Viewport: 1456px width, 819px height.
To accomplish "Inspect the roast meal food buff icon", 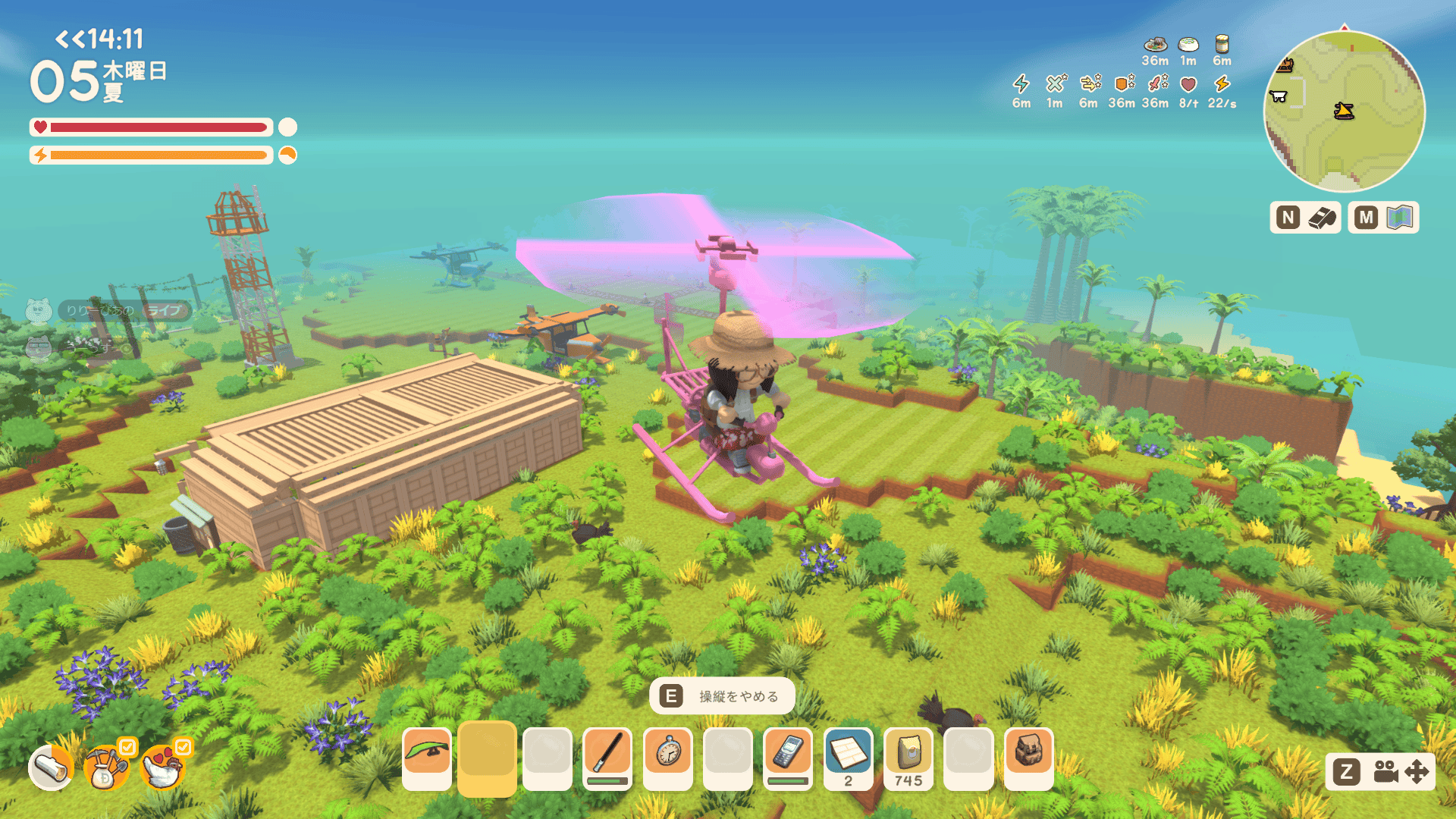I will [1155, 45].
